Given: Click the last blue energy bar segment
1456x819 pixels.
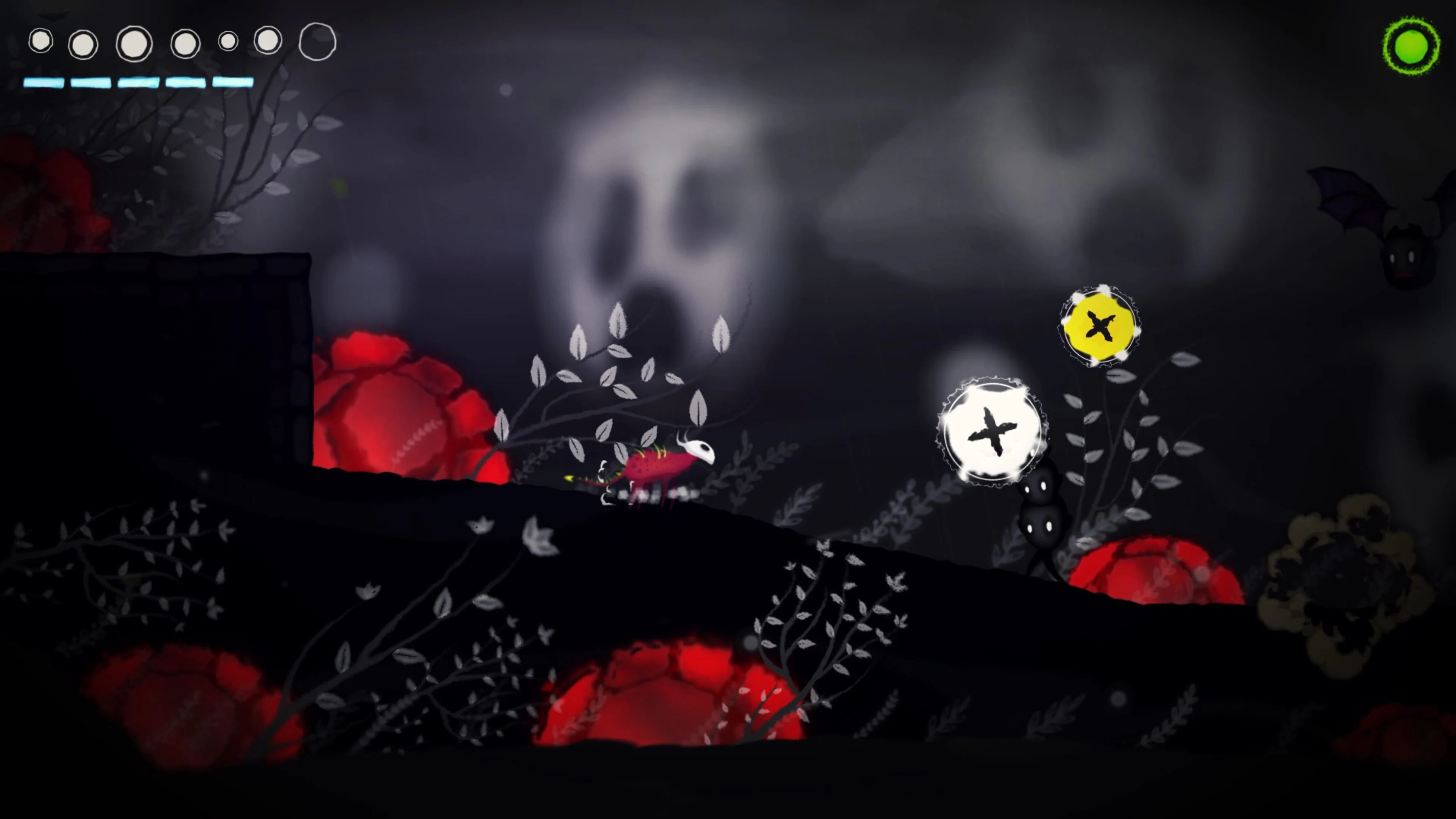Looking at the screenshot, I should click(x=233, y=84).
